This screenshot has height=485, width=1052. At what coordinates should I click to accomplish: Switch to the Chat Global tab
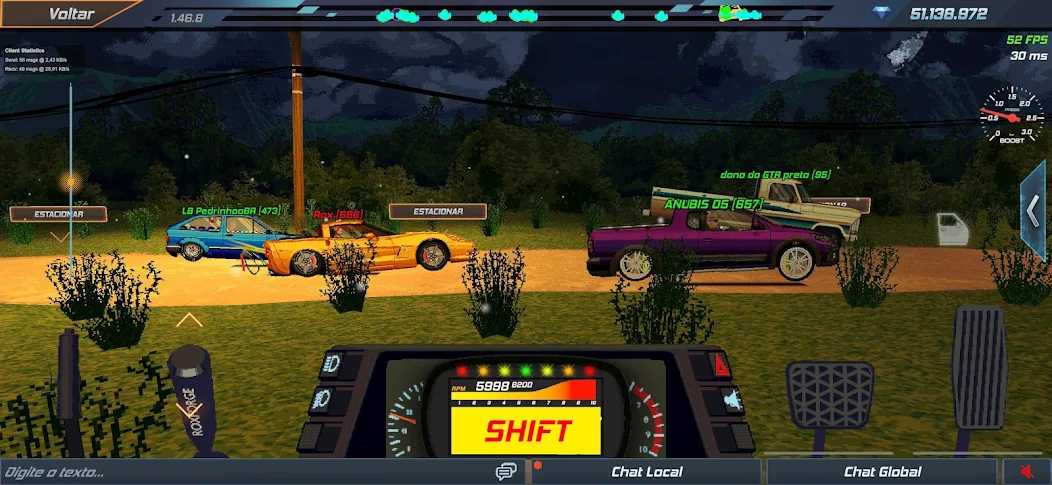pyautogui.click(x=882, y=472)
